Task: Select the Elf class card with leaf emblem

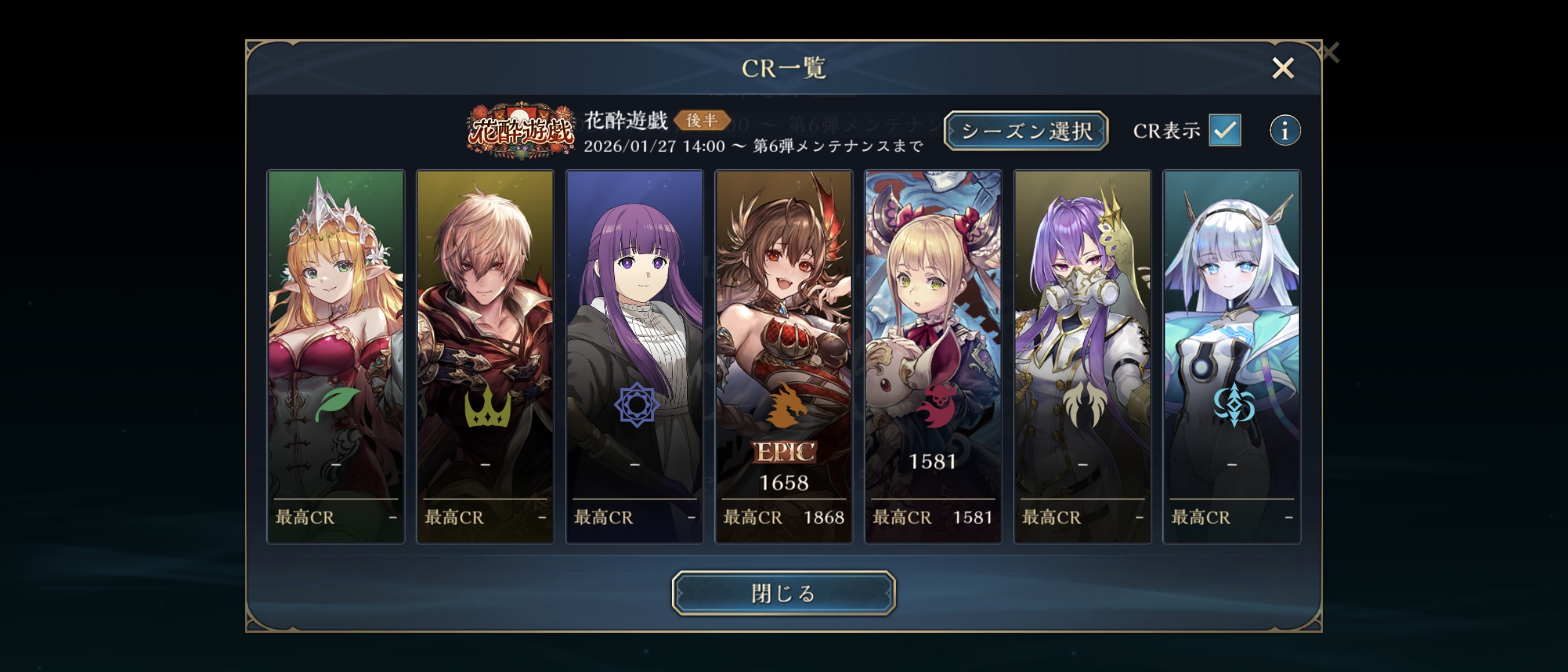Action: [336, 357]
